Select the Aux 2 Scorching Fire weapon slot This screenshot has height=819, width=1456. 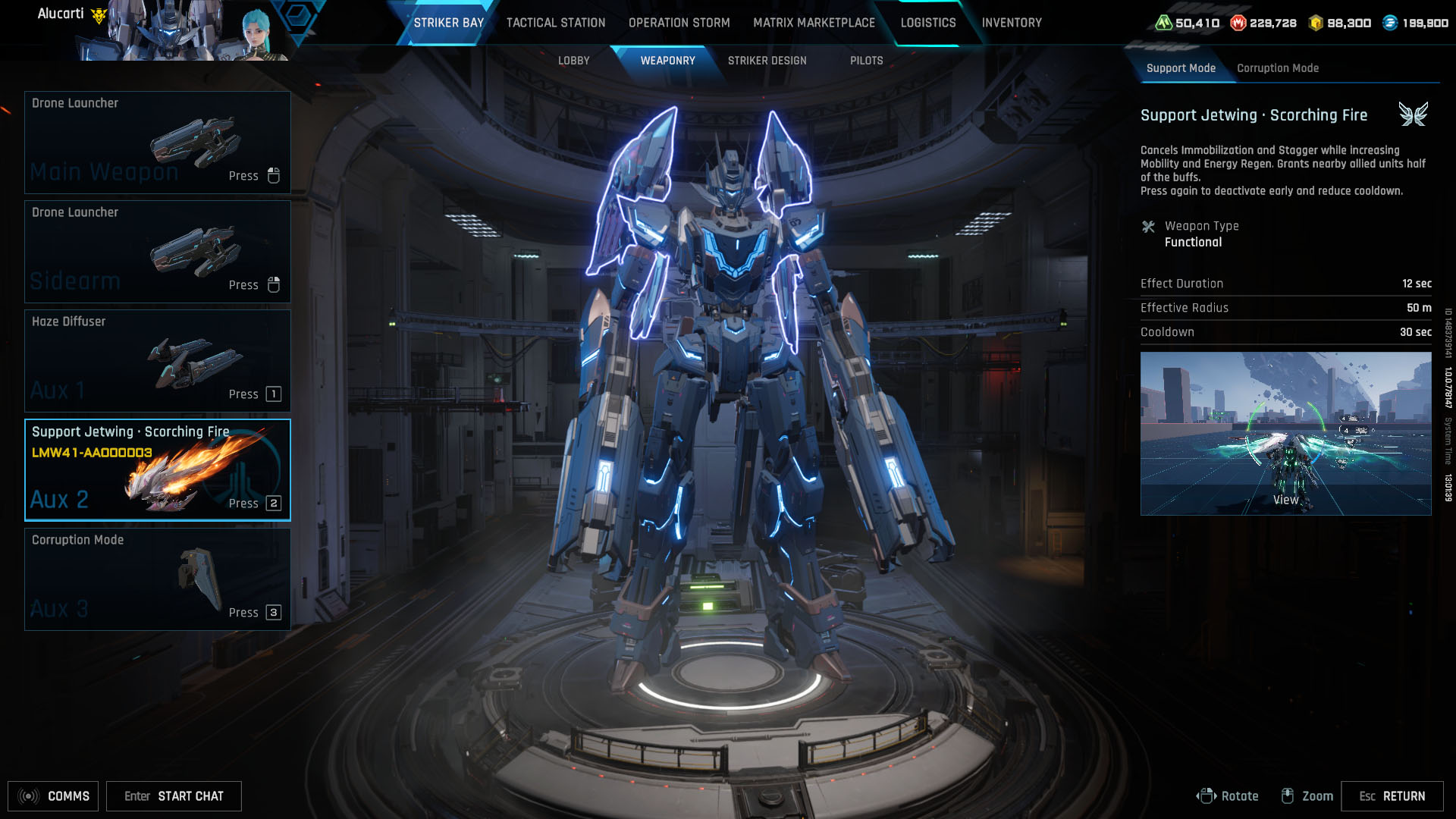point(158,469)
